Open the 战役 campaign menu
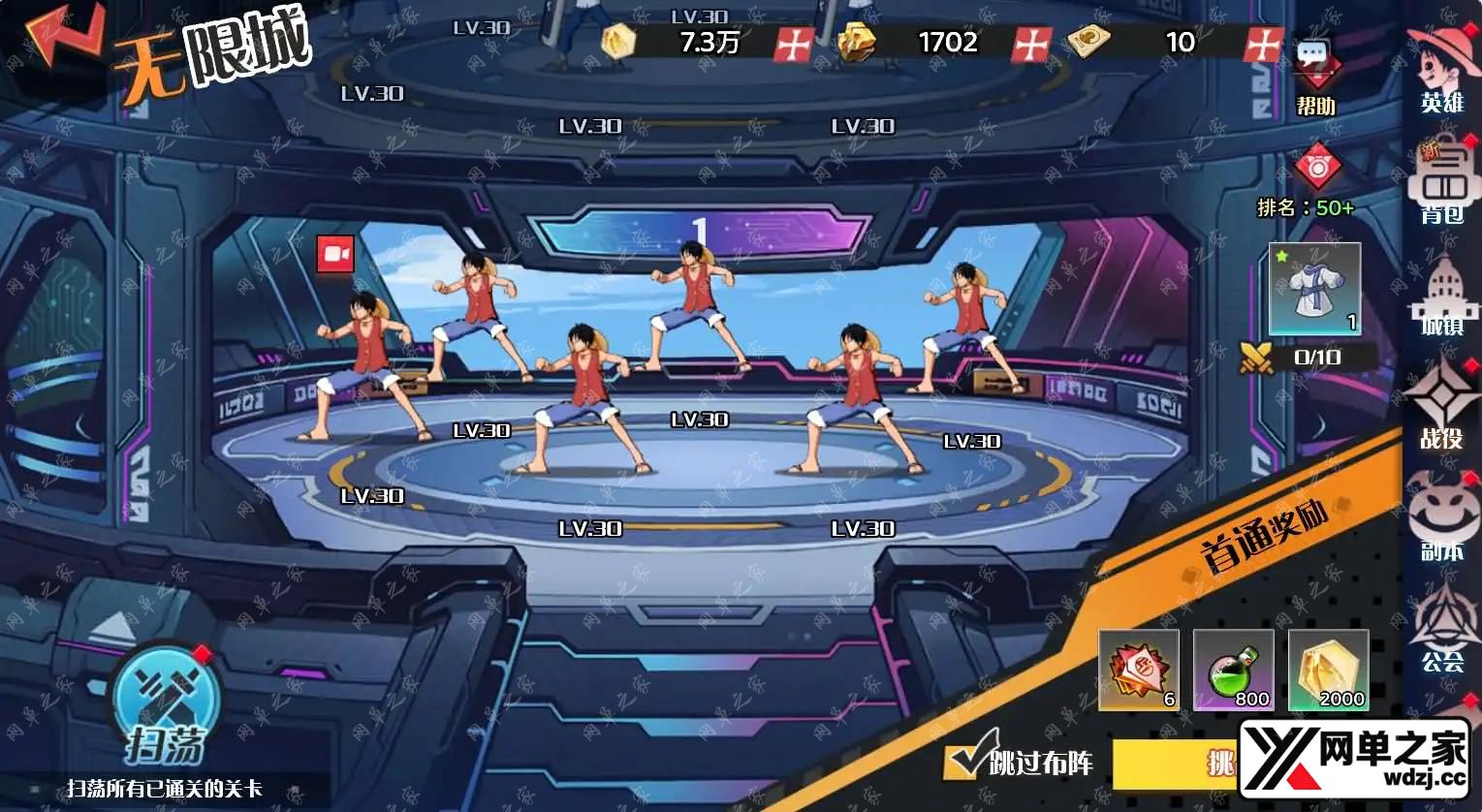Viewport: 1482px width, 812px height. click(x=1442, y=407)
